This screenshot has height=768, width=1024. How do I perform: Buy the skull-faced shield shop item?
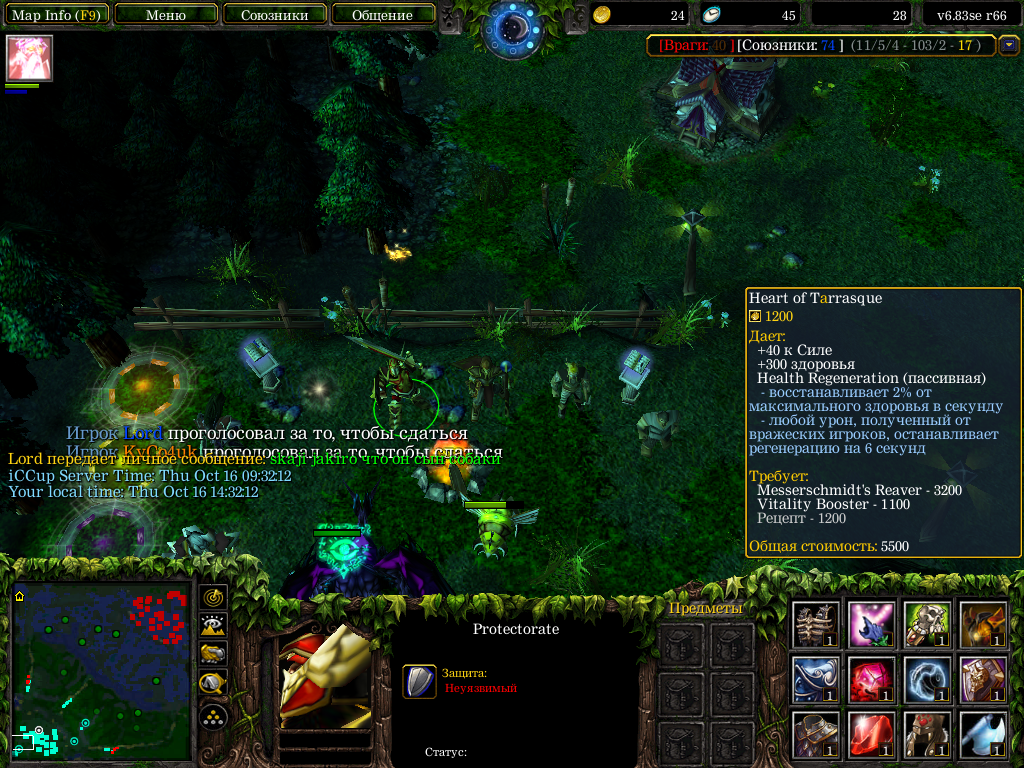(x=982, y=679)
